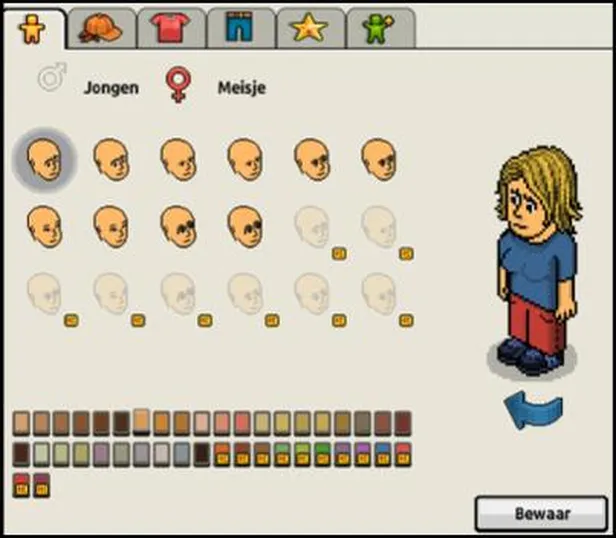Save the look with the Bewaar button
This screenshot has height=538, width=616.
[541, 514]
